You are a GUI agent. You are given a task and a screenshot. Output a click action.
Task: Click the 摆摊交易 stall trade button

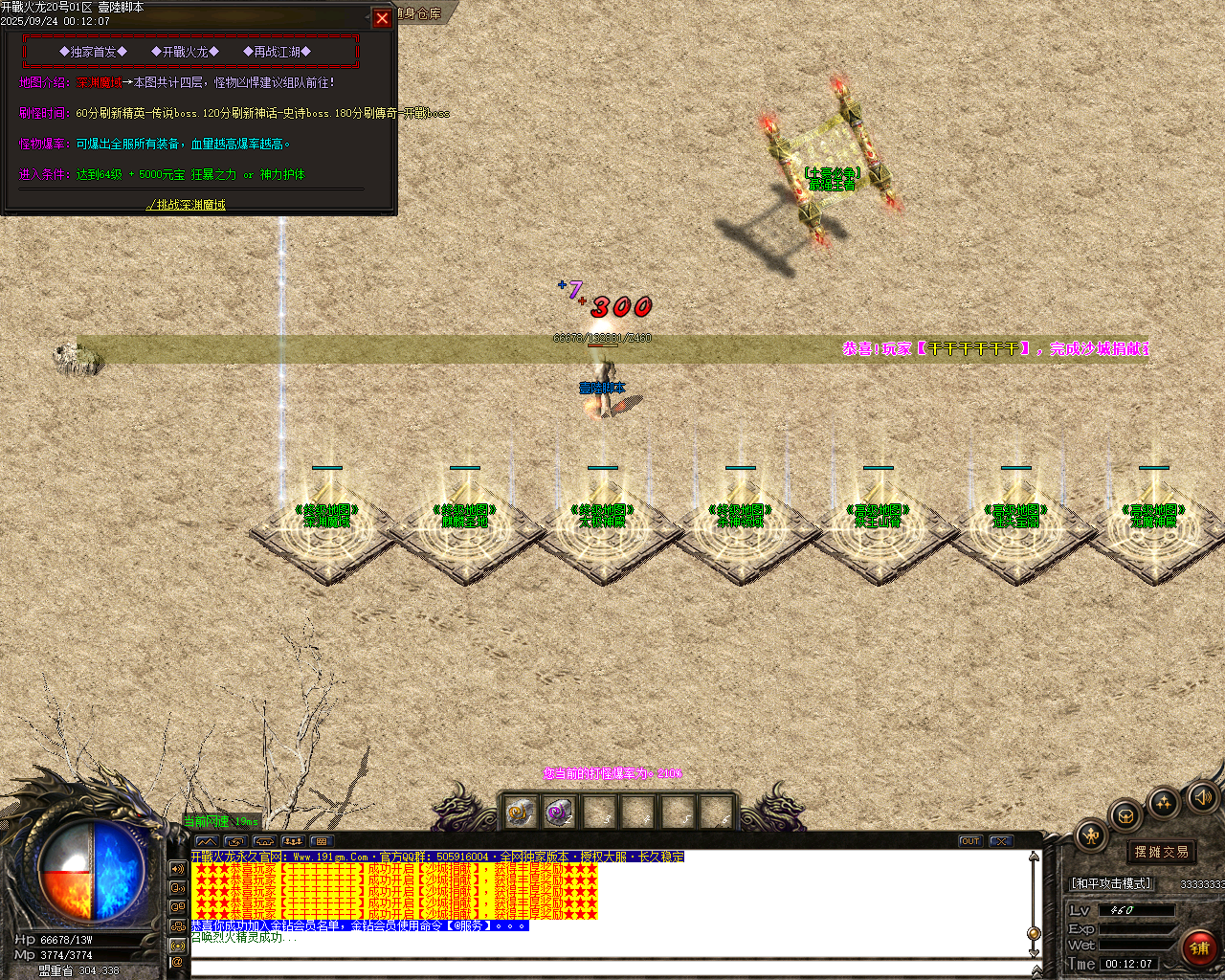pos(1162,851)
